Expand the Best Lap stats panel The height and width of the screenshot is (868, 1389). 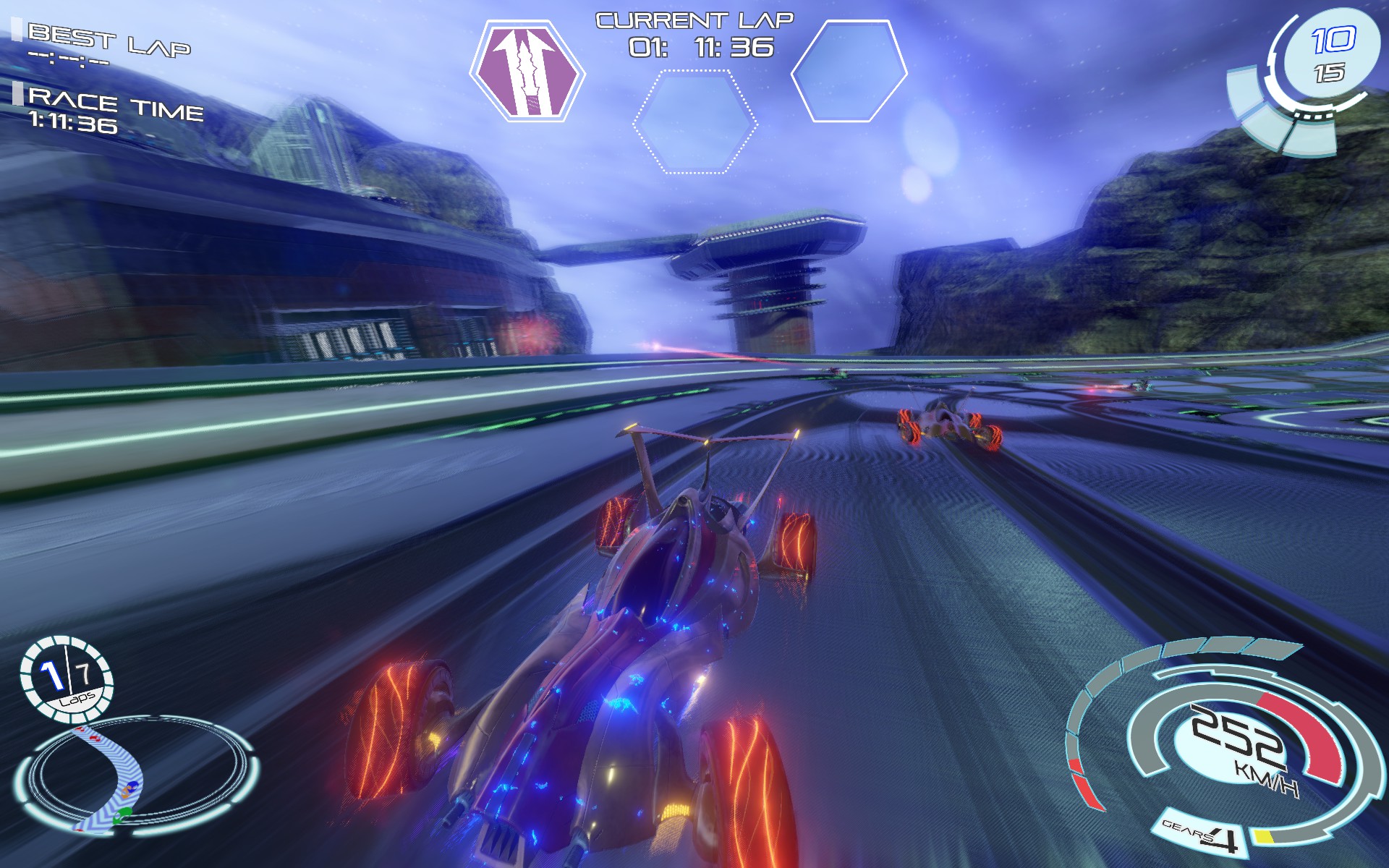click(x=110, y=34)
